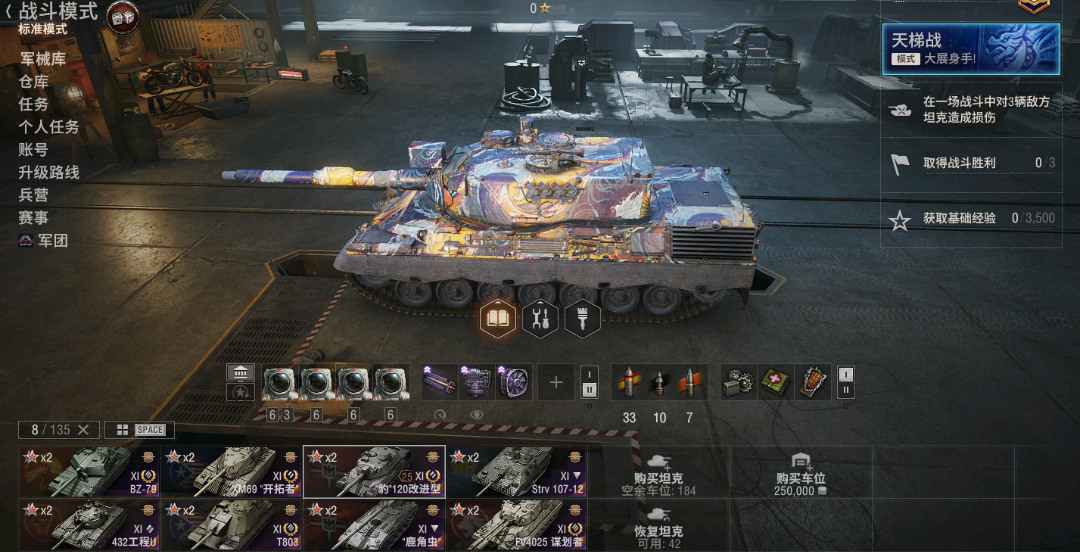Buy a garage slot via 购买车位
Viewport: 1080px width, 552px height.
800,471
